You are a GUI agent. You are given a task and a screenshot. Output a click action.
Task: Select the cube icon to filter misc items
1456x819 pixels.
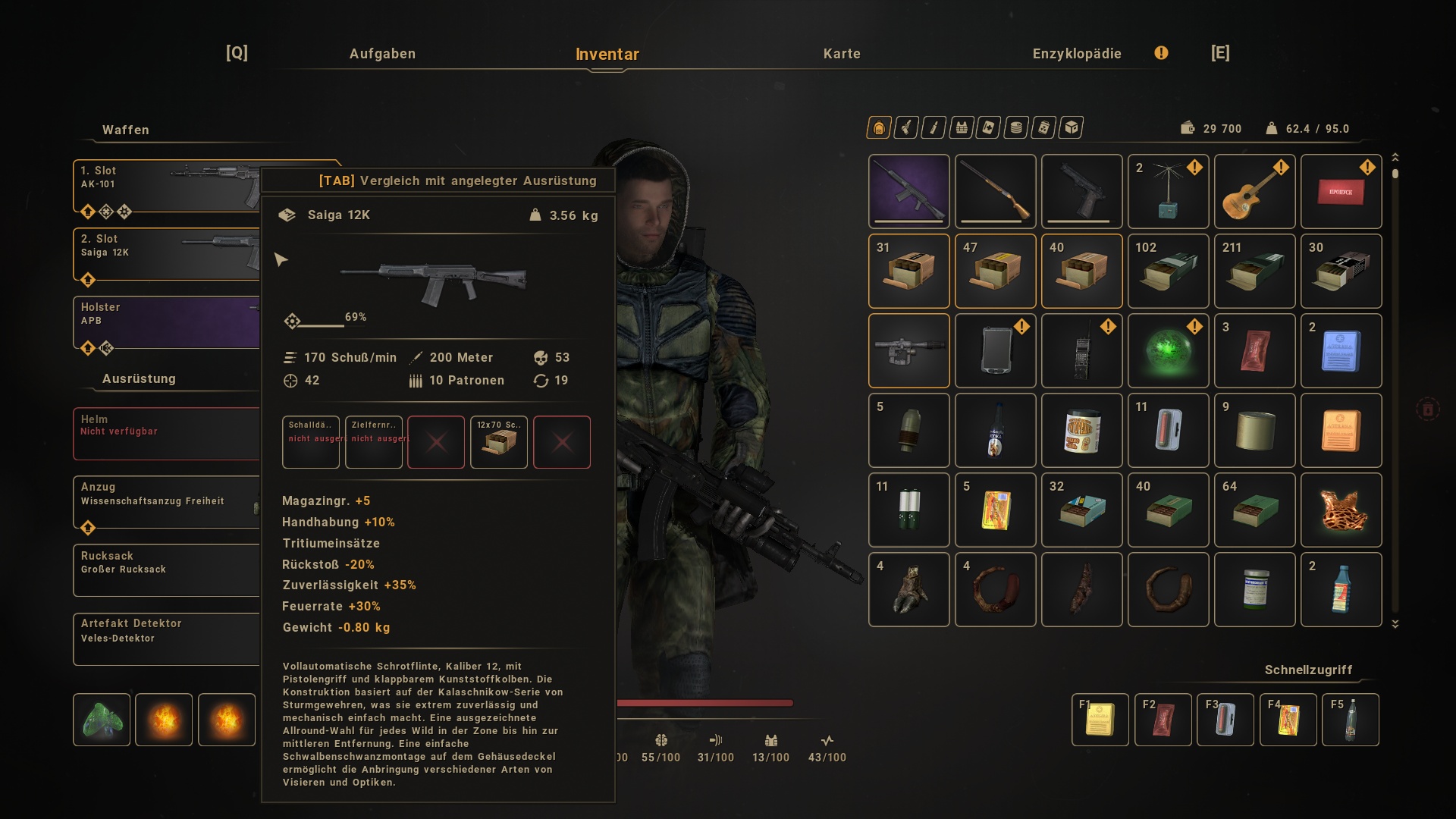[x=1071, y=127]
